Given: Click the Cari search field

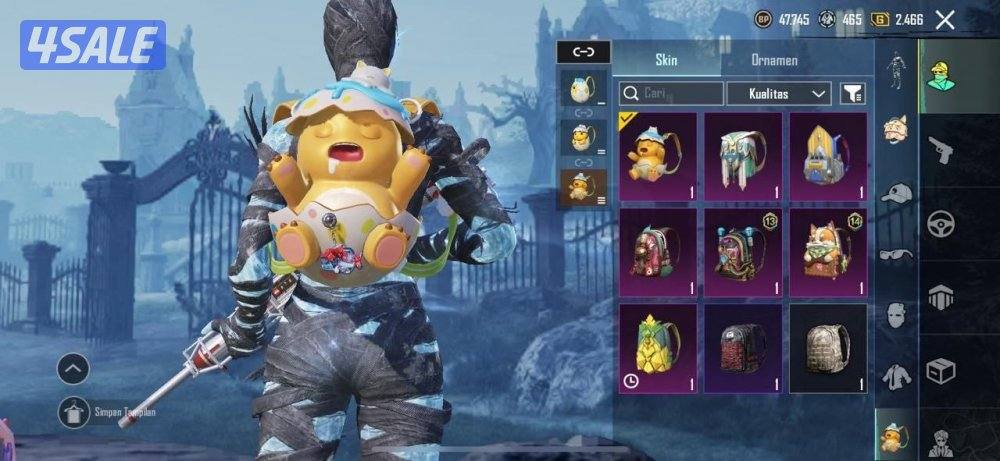Looking at the screenshot, I should [x=671, y=94].
